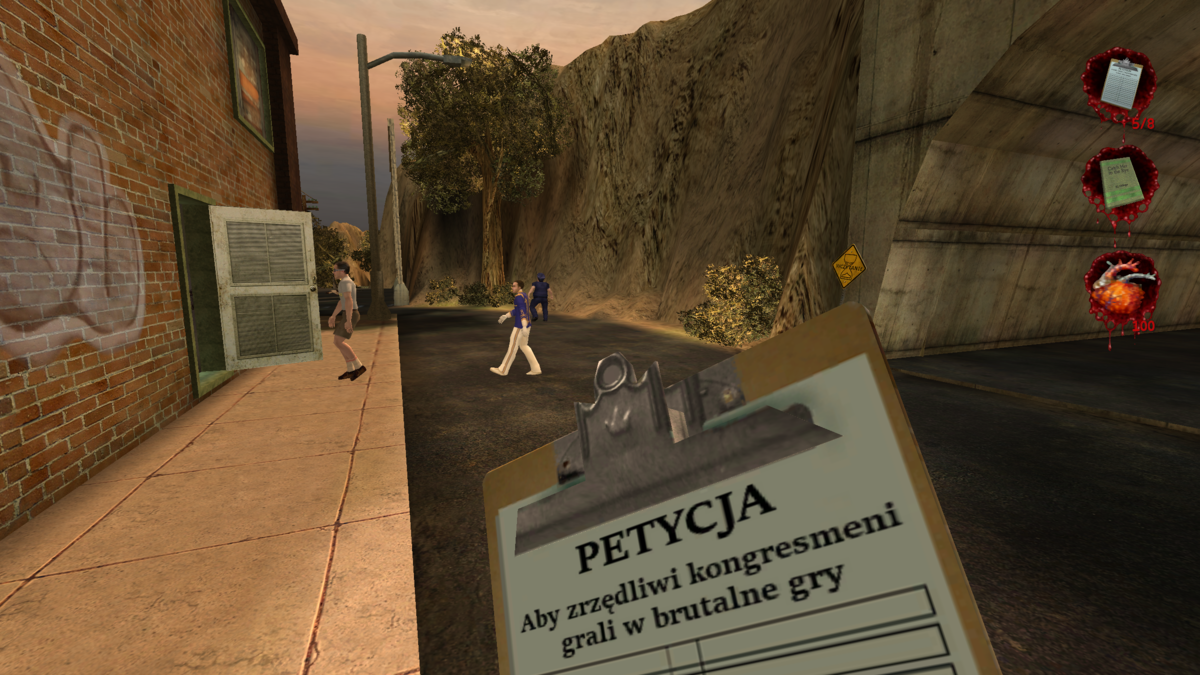Click the green book inventory item icon
Image resolution: width=1200 pixels, height=675 pixels.
pos(1120,182)
